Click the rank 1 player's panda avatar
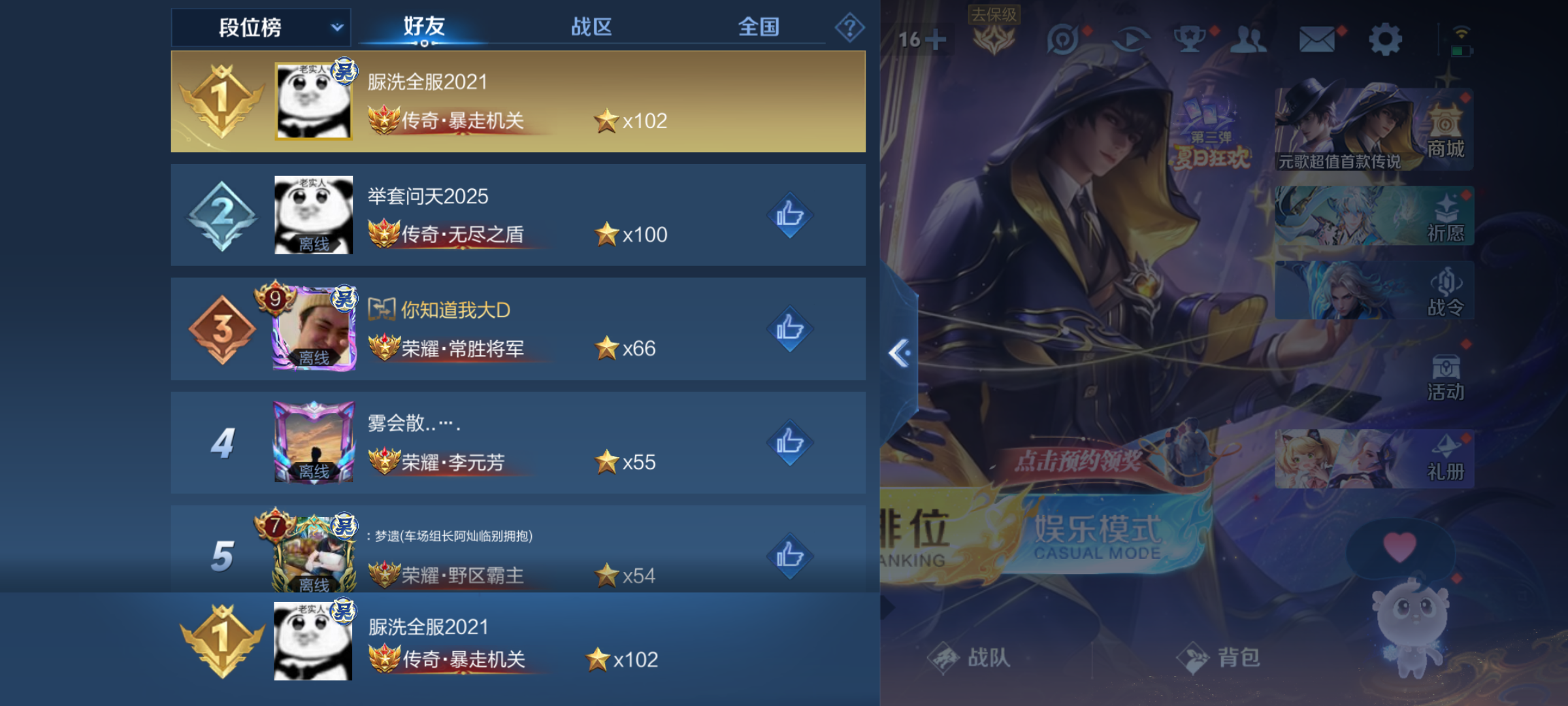 314,100
